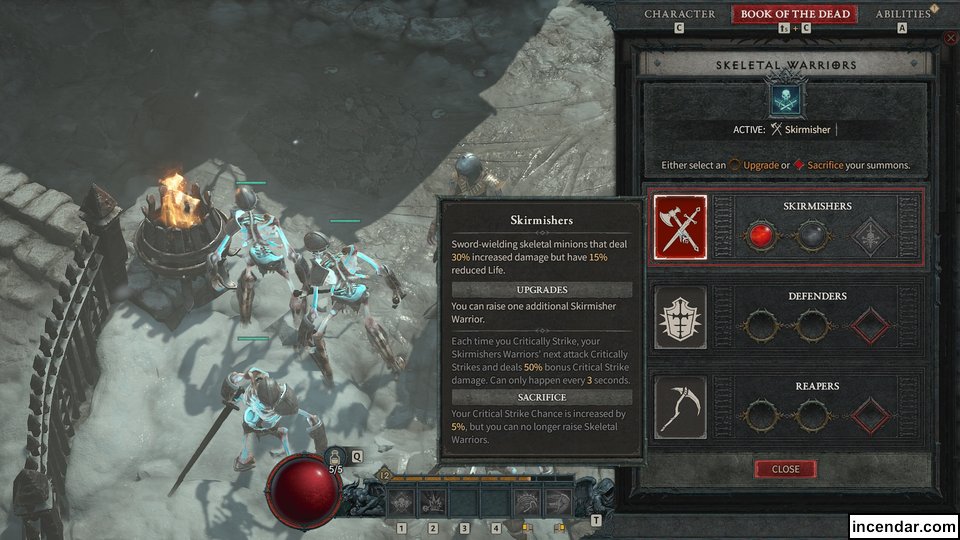The width and height of the screenshot is (960, 540).
Task: Click the Skeletal Warriors skull emblem
Action: 785,99
